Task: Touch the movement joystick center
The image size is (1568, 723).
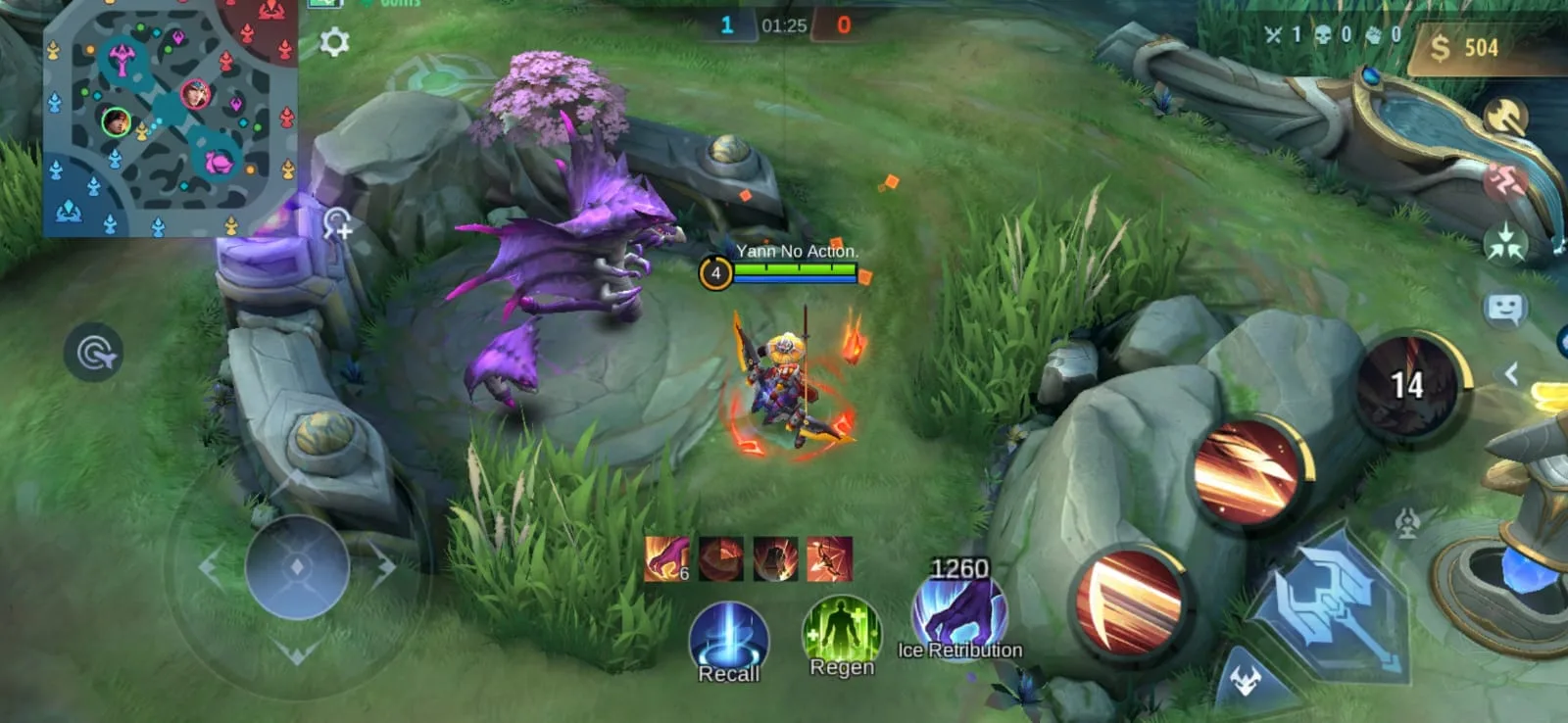Action: tap(297, 566)
